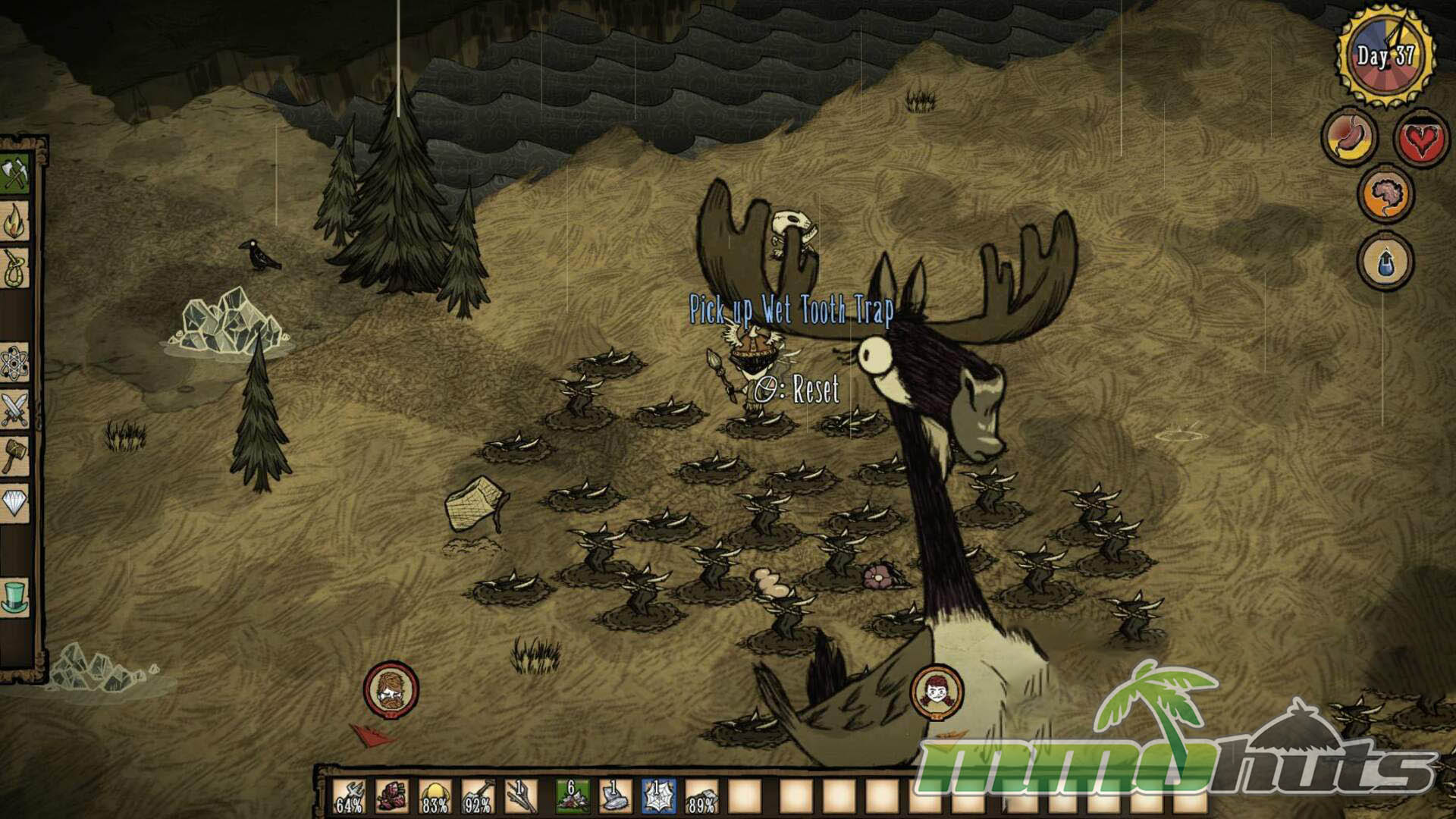Click the twigs inventory slot
Screen dimensions: 1456x819
point(521,797)
